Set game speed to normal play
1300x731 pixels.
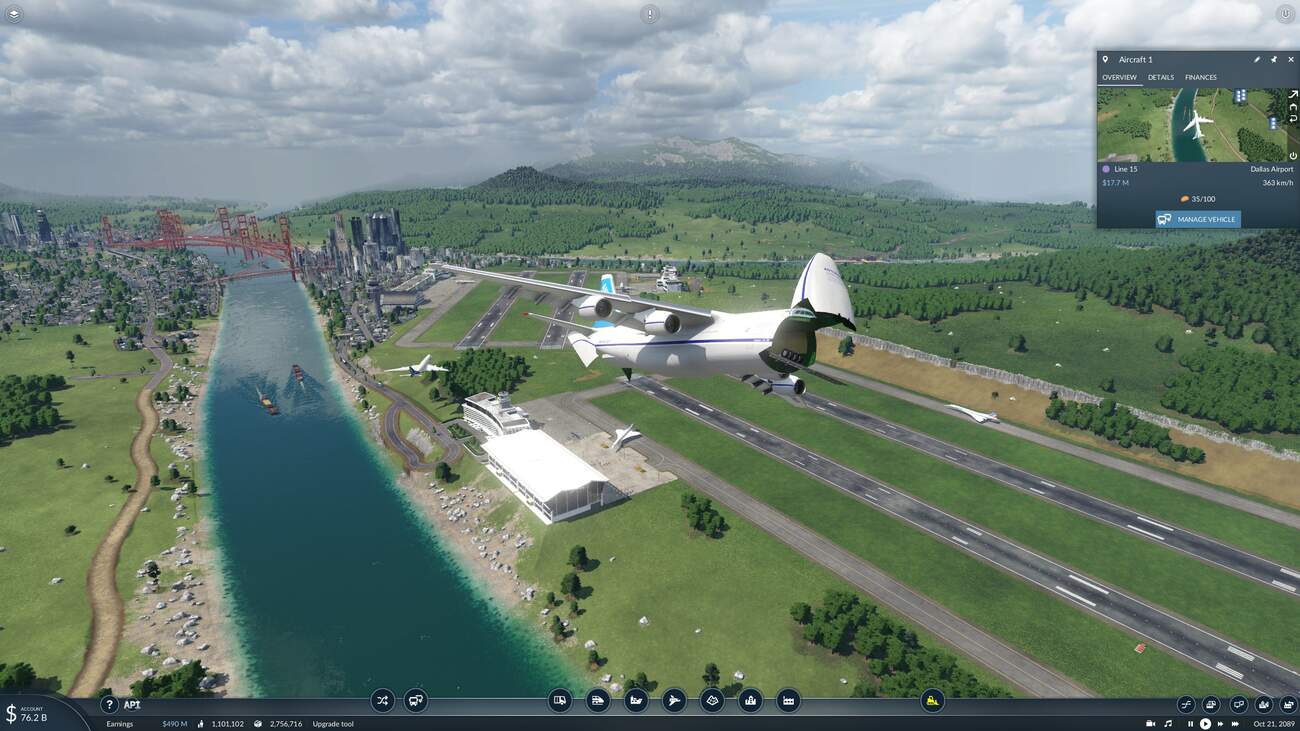1205,723
